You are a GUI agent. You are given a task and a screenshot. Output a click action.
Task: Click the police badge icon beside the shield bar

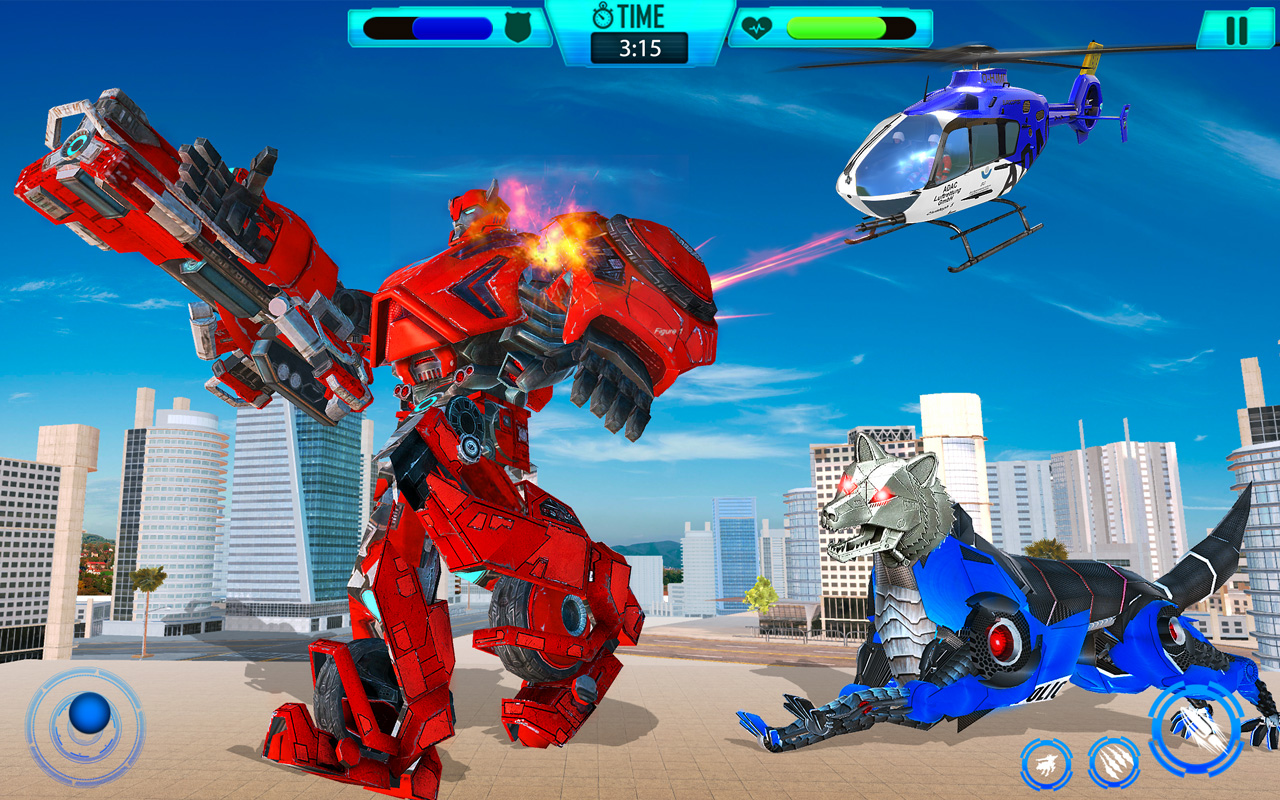coord(516,28)
